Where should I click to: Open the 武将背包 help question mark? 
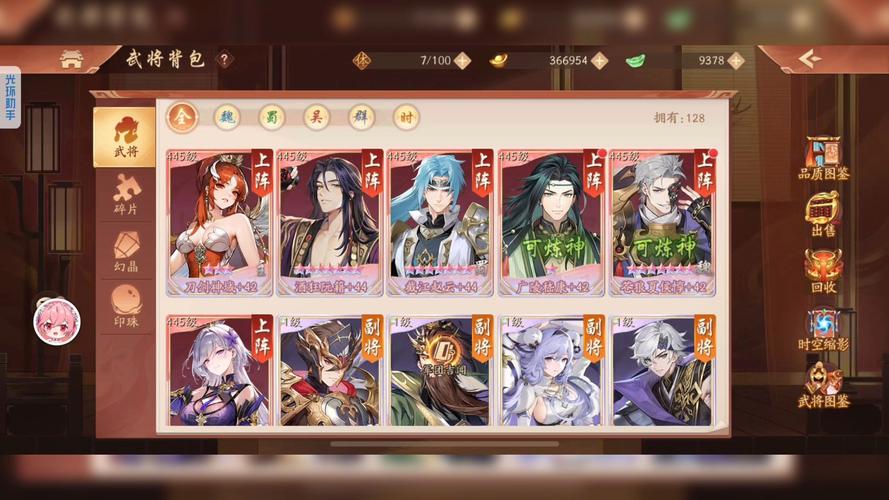[x=224, y=59]
